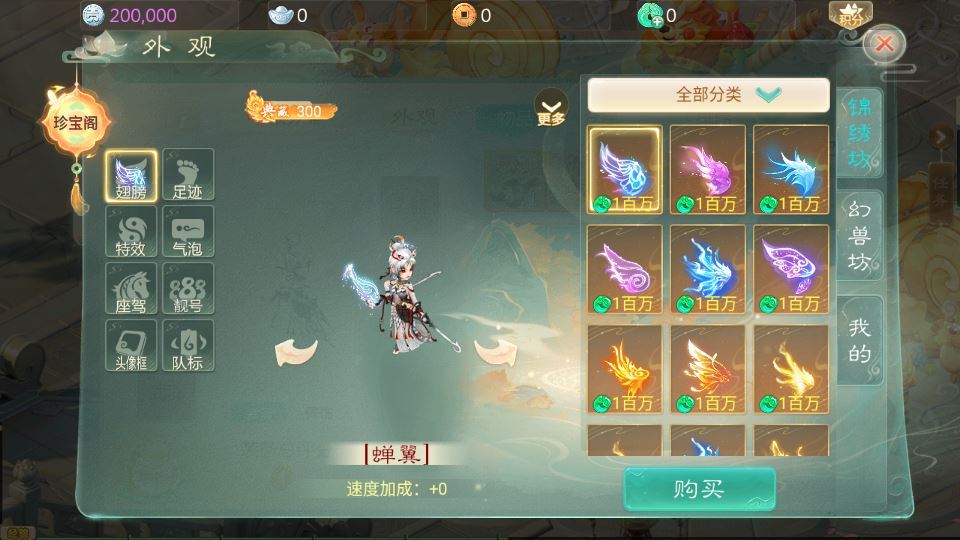This screenshot has width=960, height=540.
Task: Select the 头像框 avatar frame category
Action: point(132,346)
